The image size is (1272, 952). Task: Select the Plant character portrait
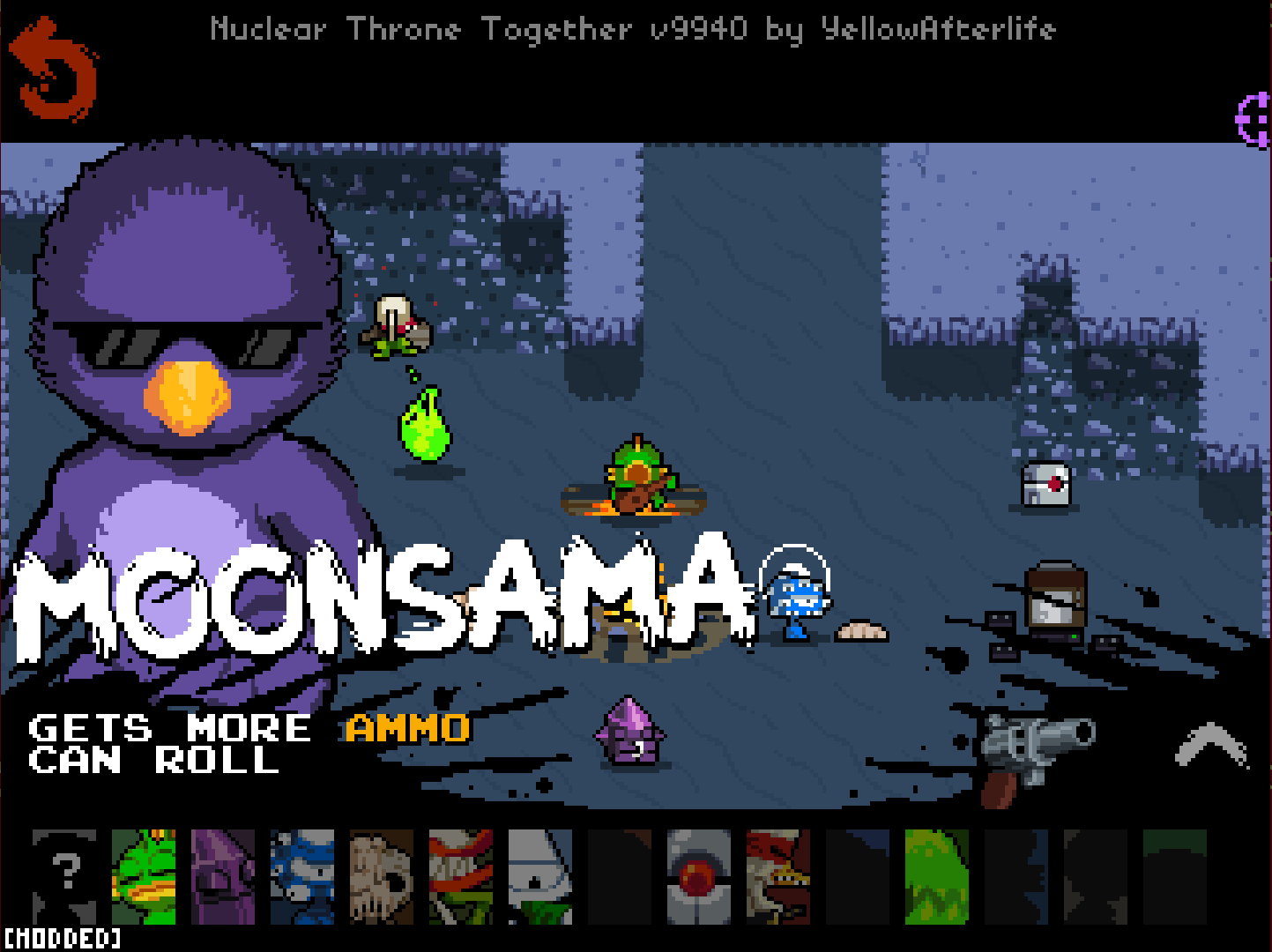pyautogui.click(x=463, y=877)
